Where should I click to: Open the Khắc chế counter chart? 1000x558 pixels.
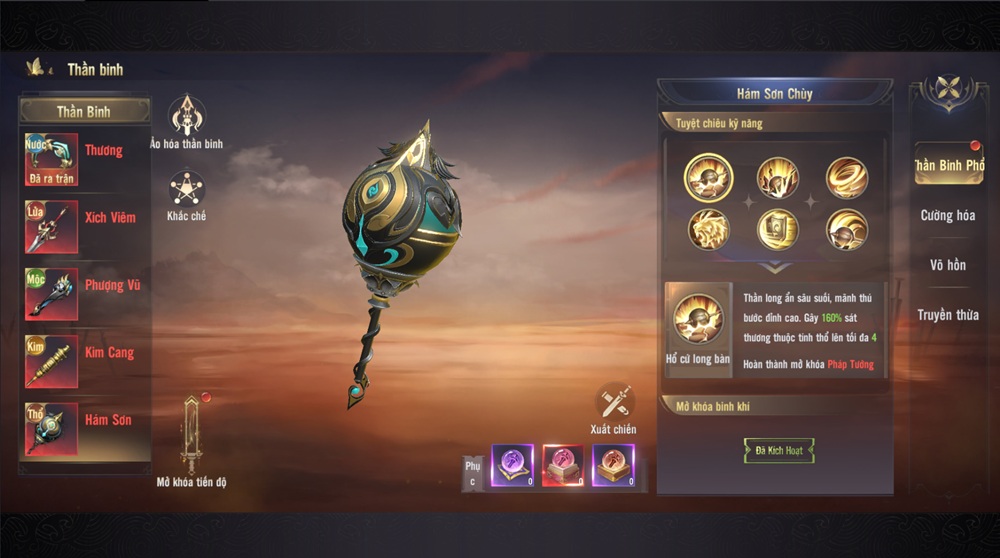pyautogui.click(x=186, y=188)
